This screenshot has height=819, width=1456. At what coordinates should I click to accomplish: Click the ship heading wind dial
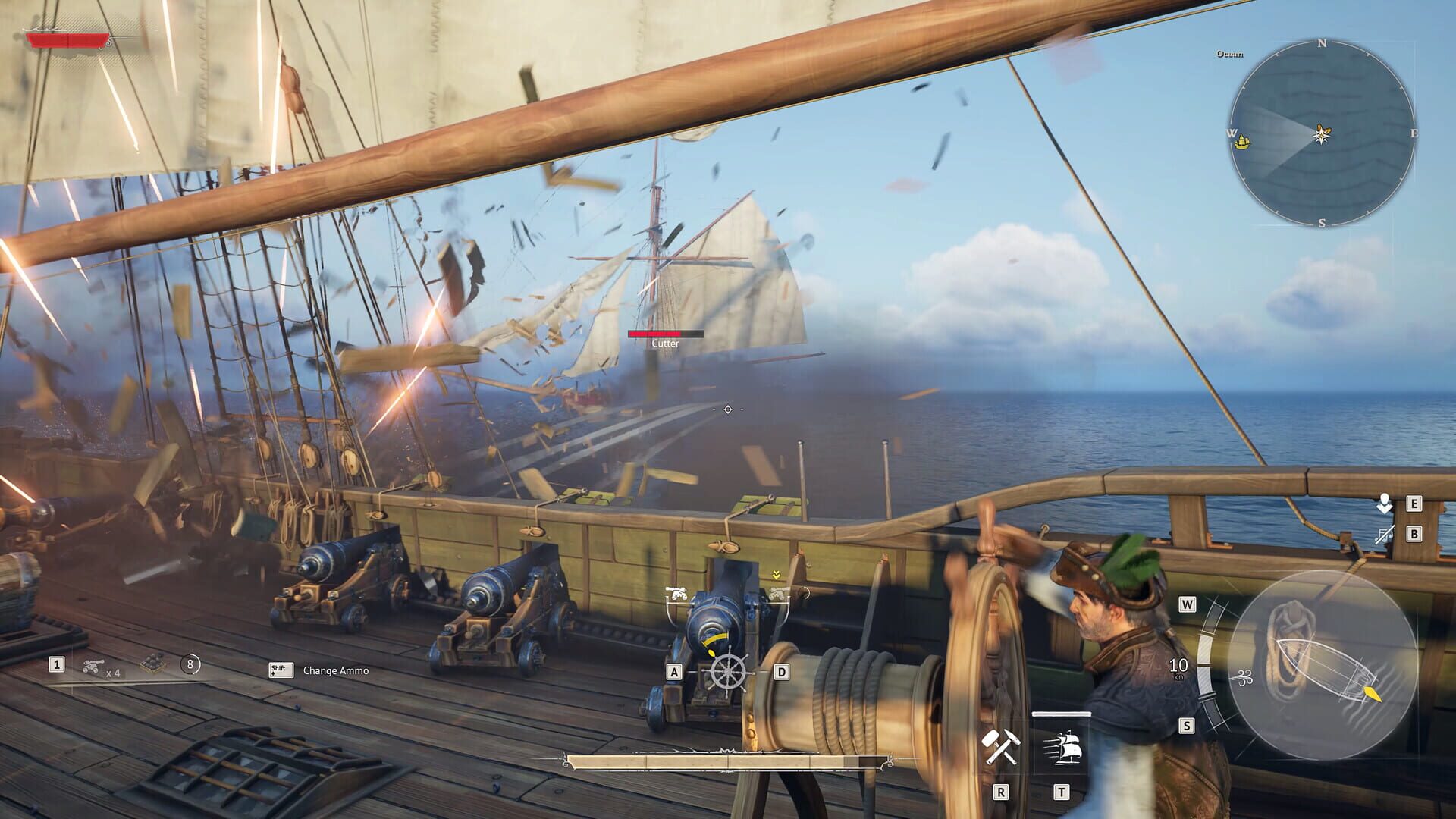pos(1323,665)
